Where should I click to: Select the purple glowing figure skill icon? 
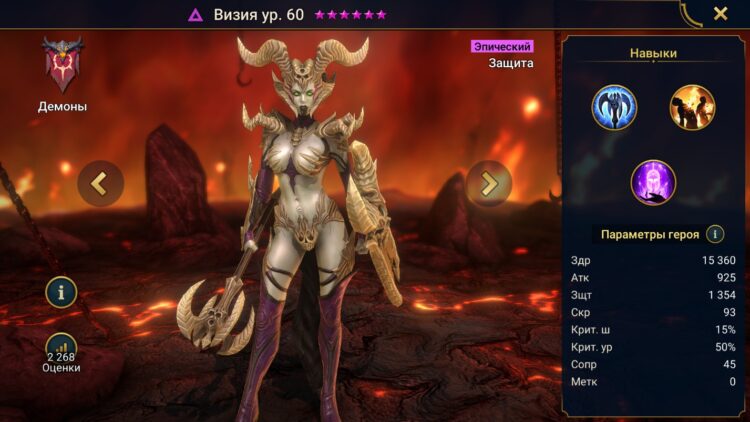tap(653, 182)
